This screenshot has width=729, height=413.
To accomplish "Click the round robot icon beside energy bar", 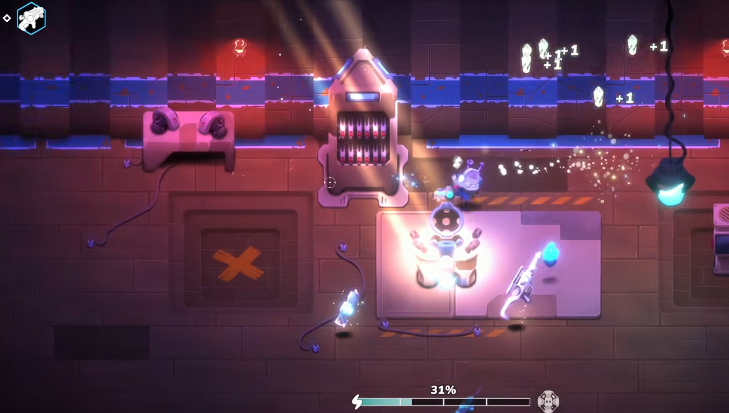I will coord(548,401).
